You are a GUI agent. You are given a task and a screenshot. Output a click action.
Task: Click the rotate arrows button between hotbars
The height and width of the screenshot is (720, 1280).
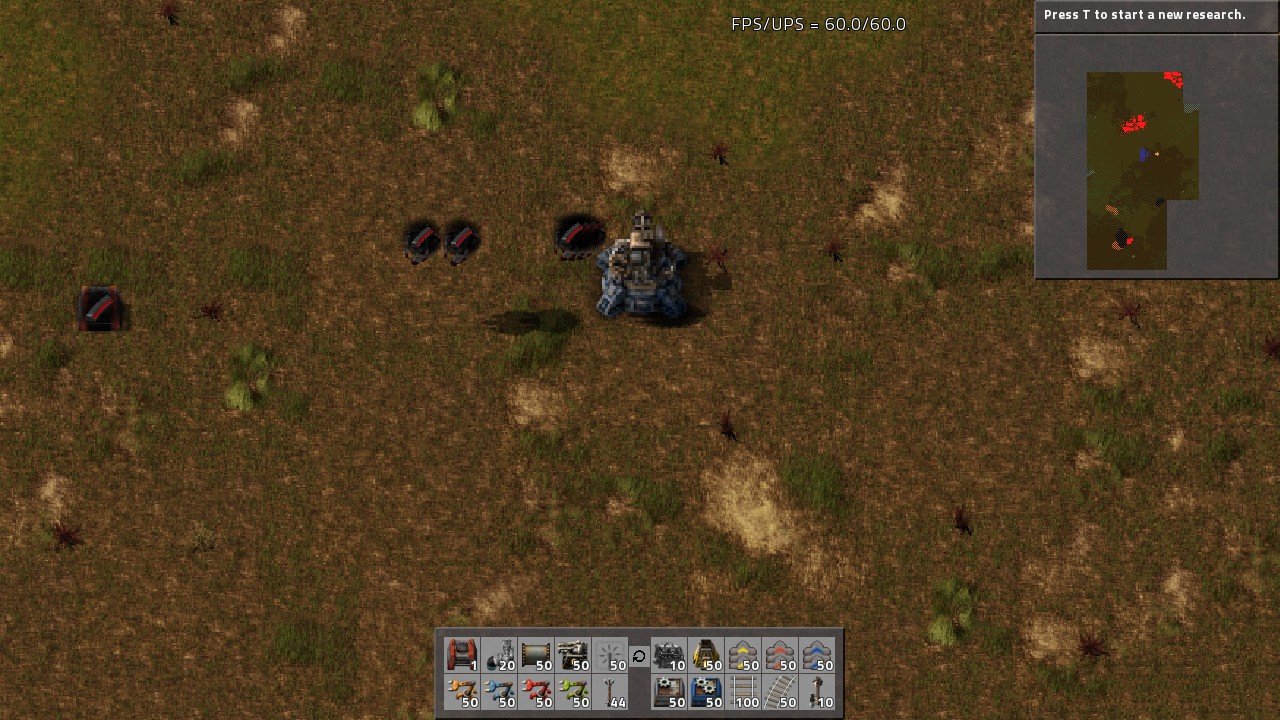point(639,656)
